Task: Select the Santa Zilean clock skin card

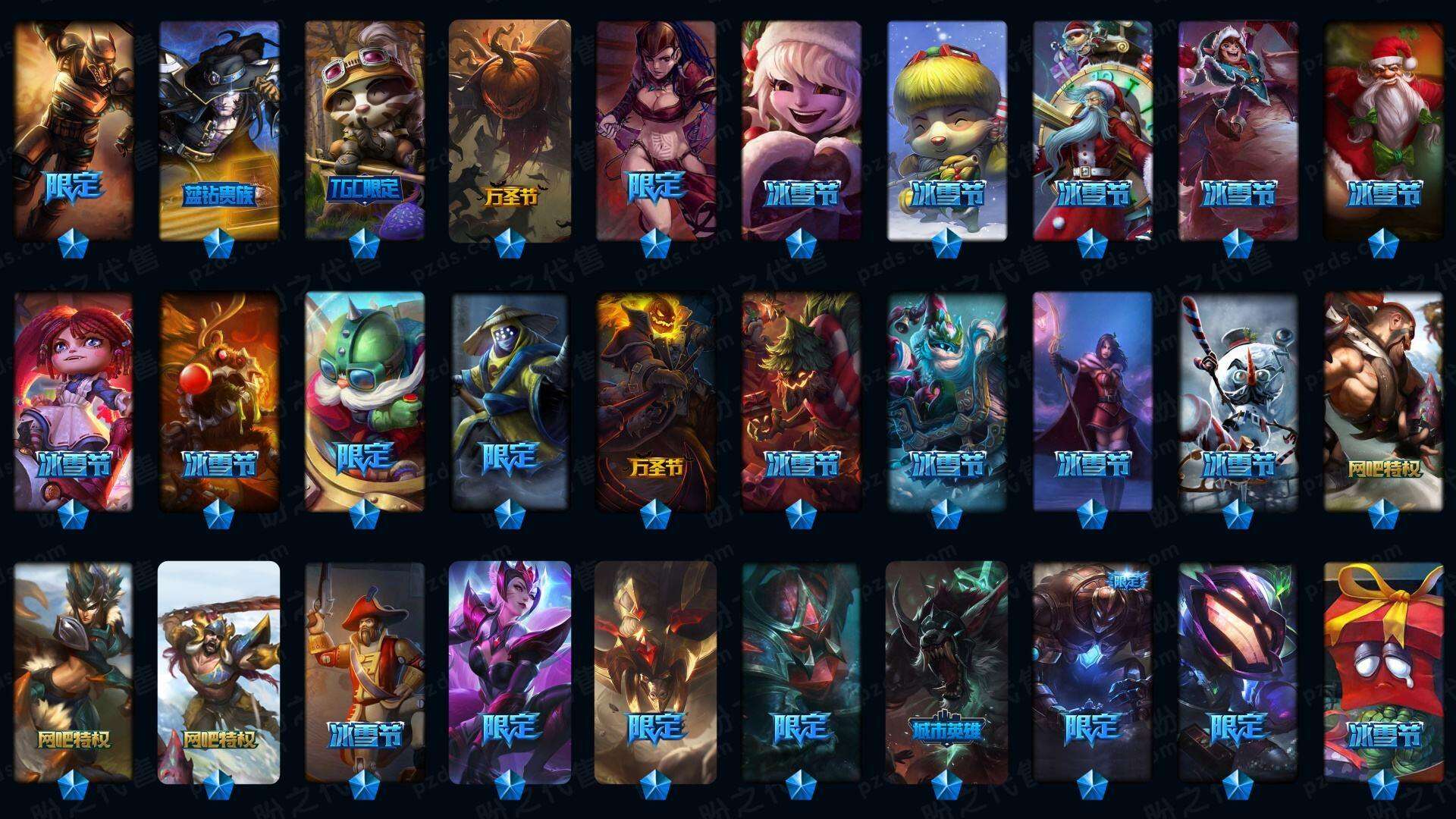Action: pyautogui.click(x=1092, y=130)
